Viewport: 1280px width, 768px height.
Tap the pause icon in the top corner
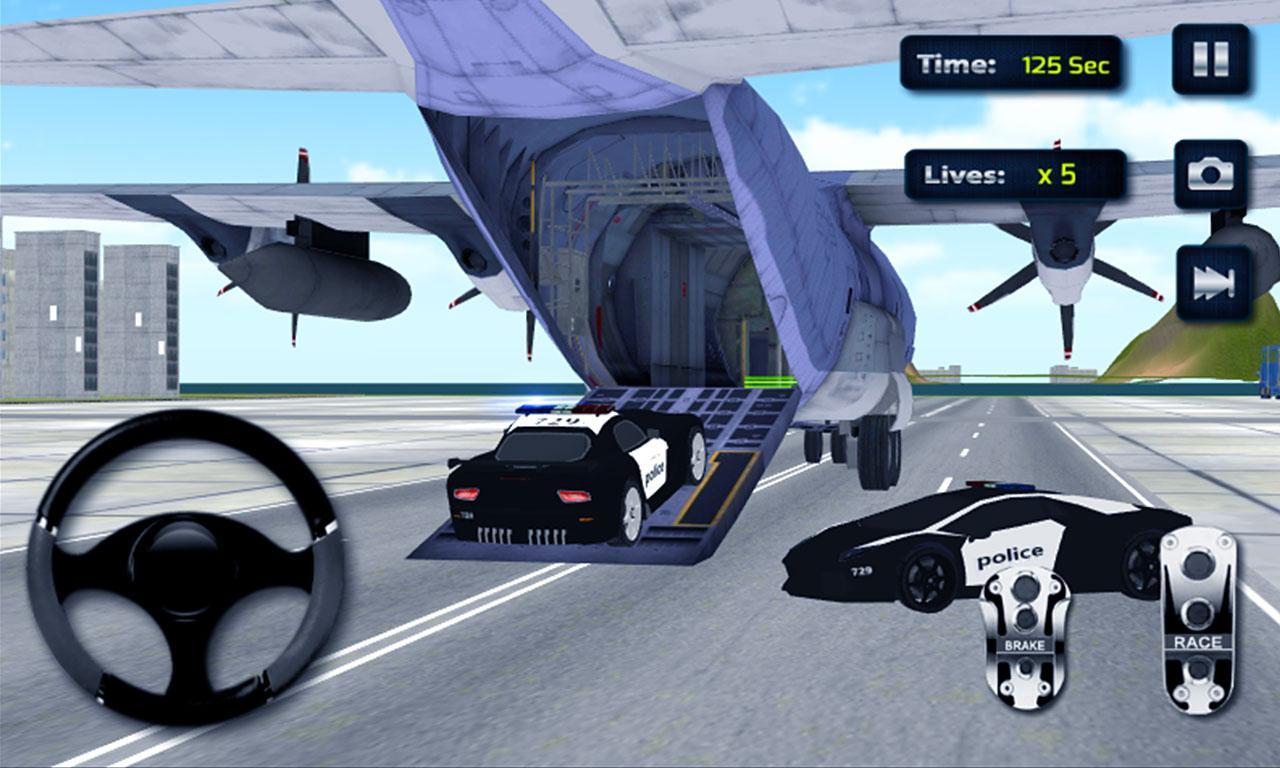tap(1210, 57)
